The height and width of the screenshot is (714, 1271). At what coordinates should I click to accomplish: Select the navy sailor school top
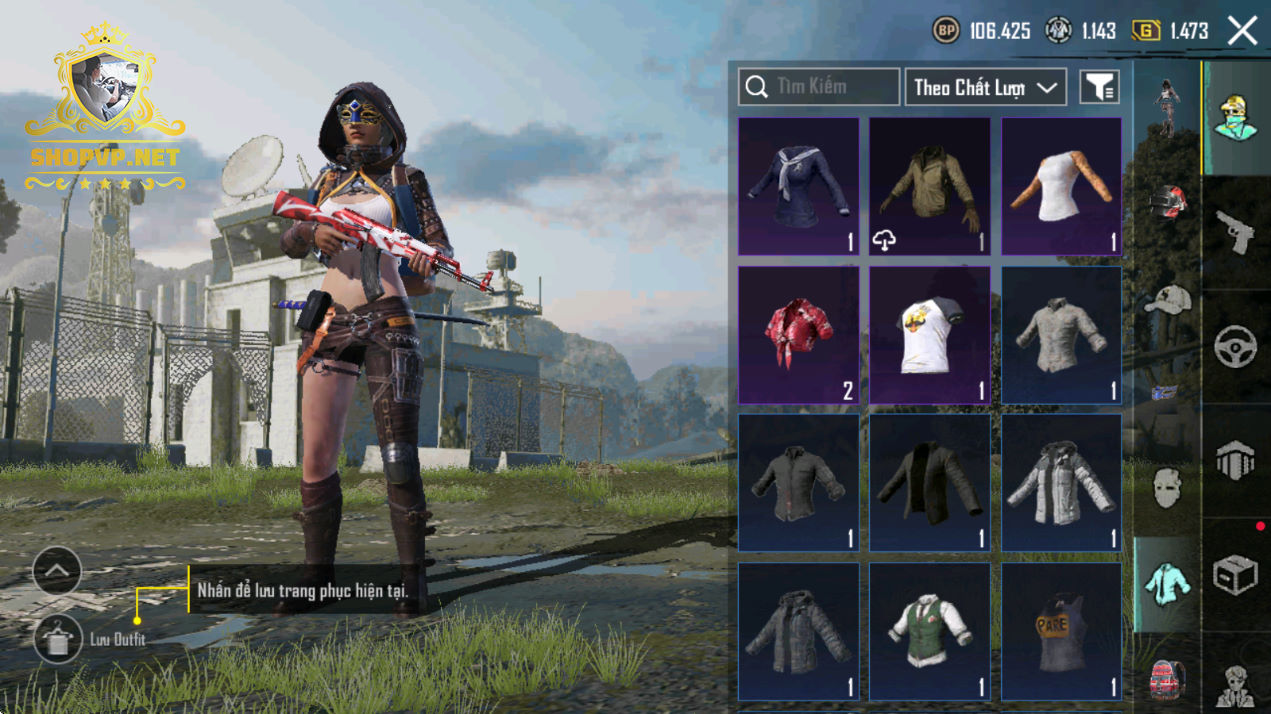(798, 186)
